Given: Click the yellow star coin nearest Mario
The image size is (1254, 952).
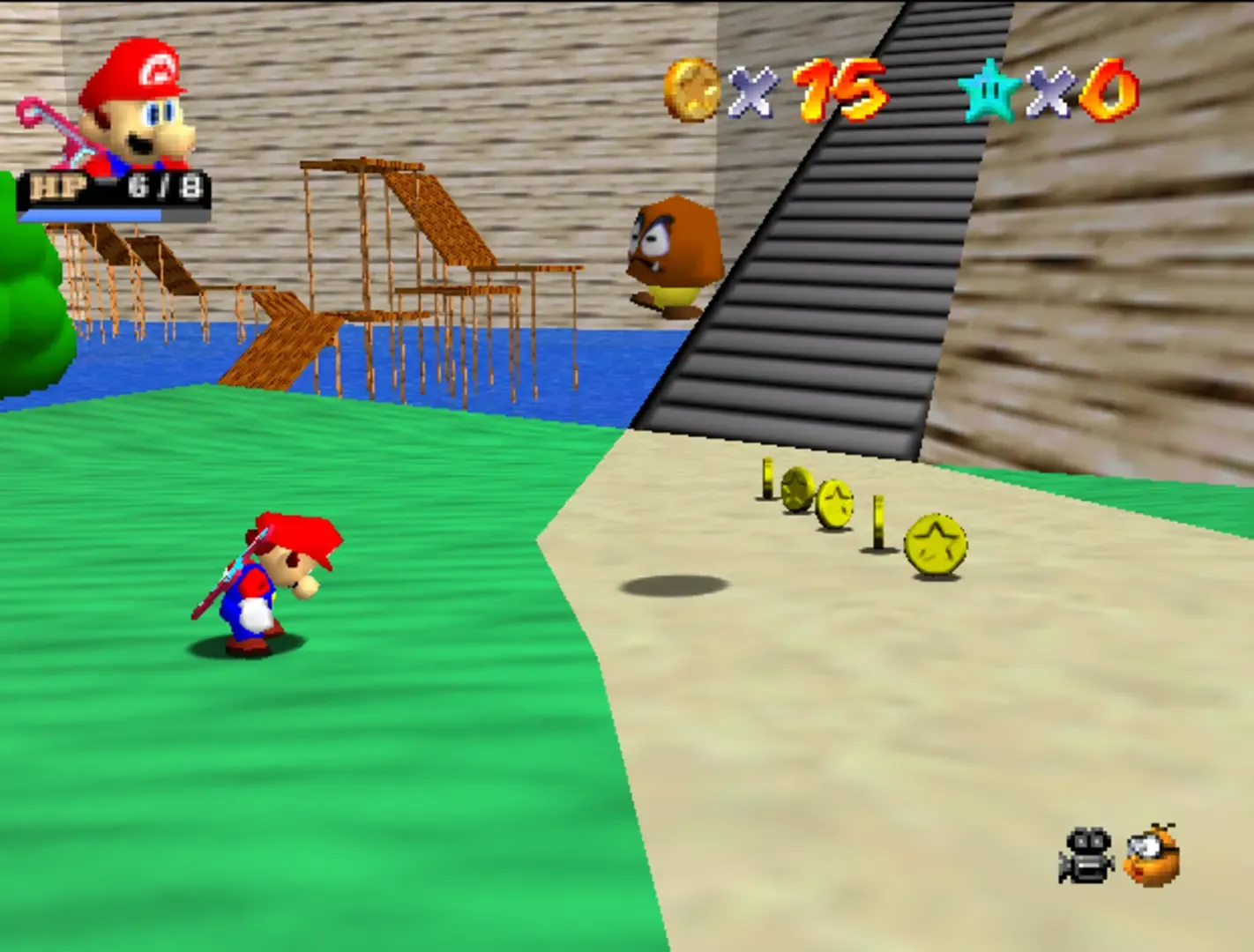Looking at the screenshot, I should (933, 545).
